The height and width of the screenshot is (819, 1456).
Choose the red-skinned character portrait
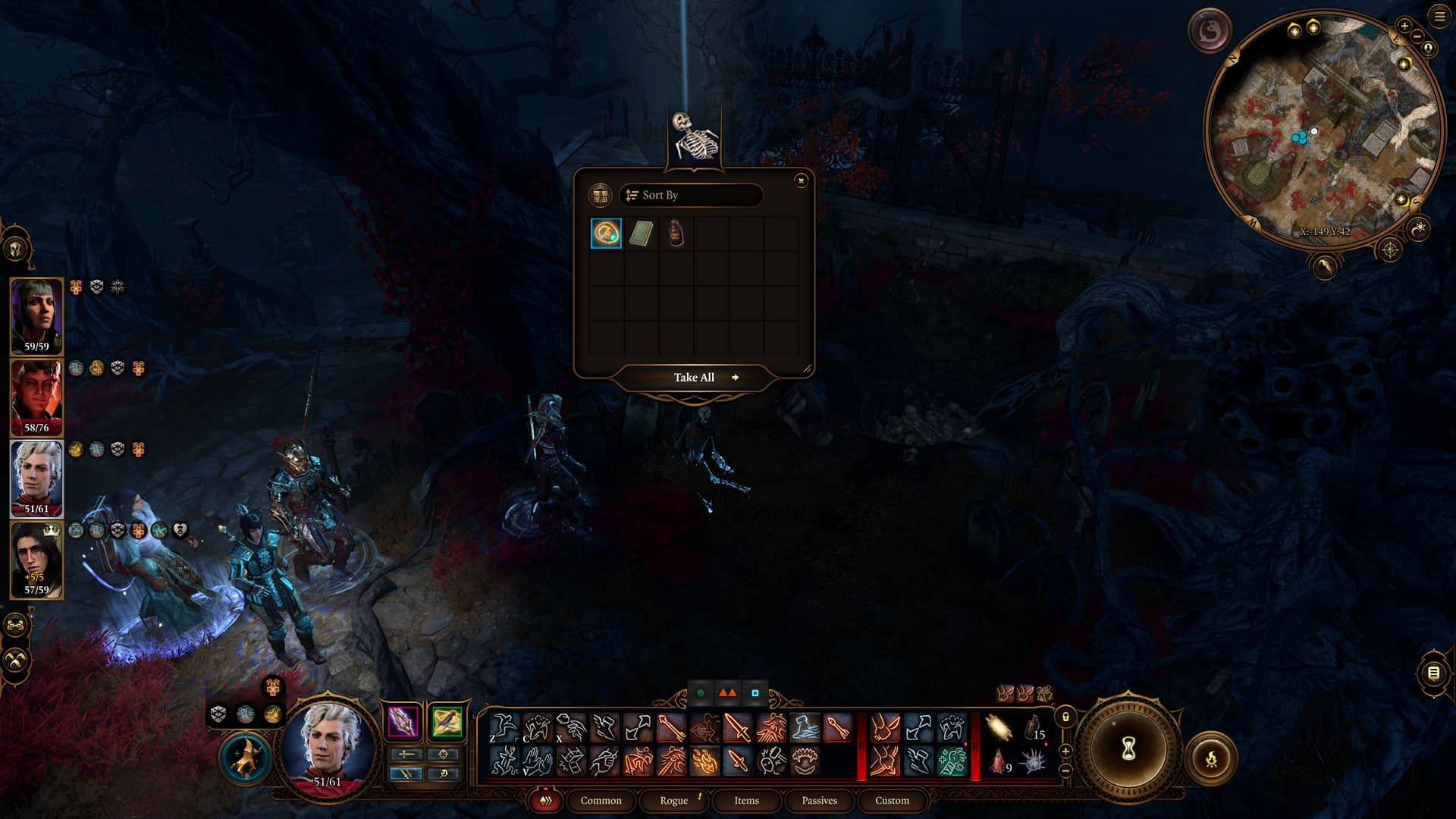[x=36, y=397]
